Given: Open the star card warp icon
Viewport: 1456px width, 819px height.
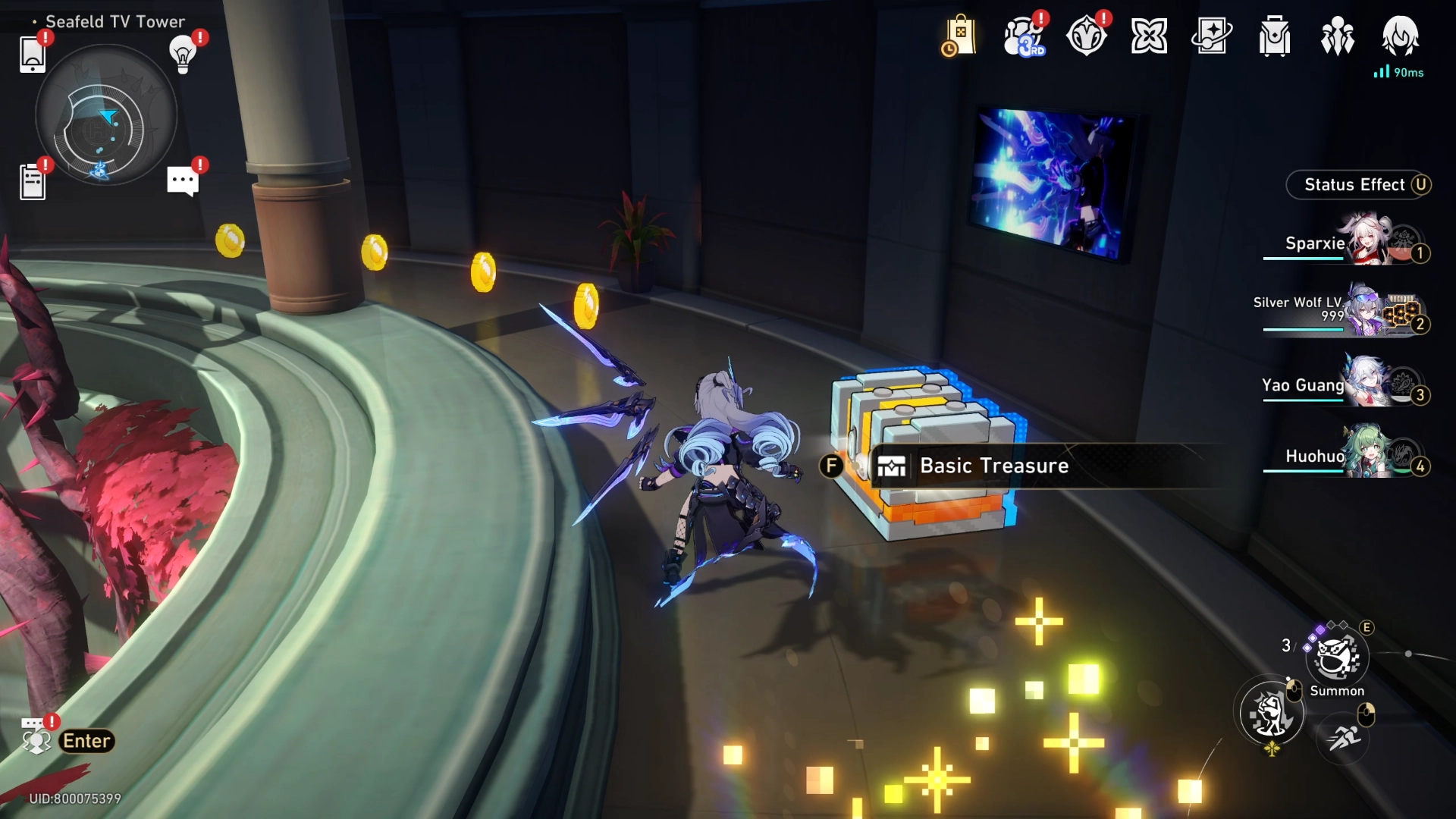Looking at the screenshot, I should click(1212, 36).
